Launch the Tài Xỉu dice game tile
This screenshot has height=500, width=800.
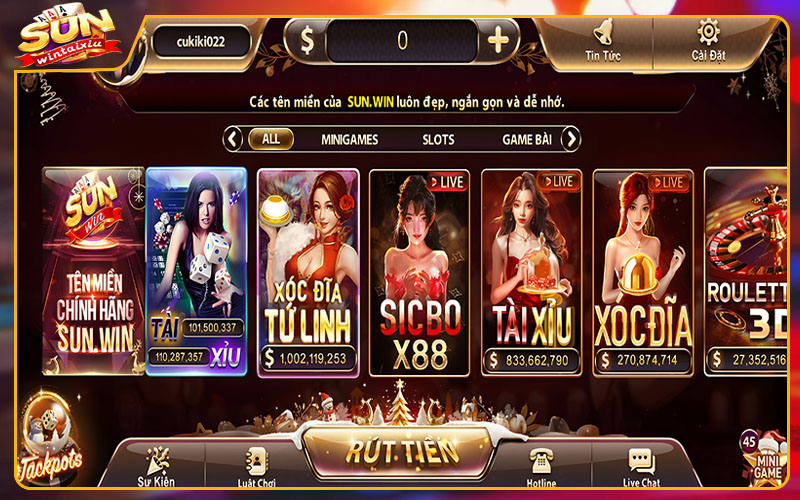[x=196, y=270]
